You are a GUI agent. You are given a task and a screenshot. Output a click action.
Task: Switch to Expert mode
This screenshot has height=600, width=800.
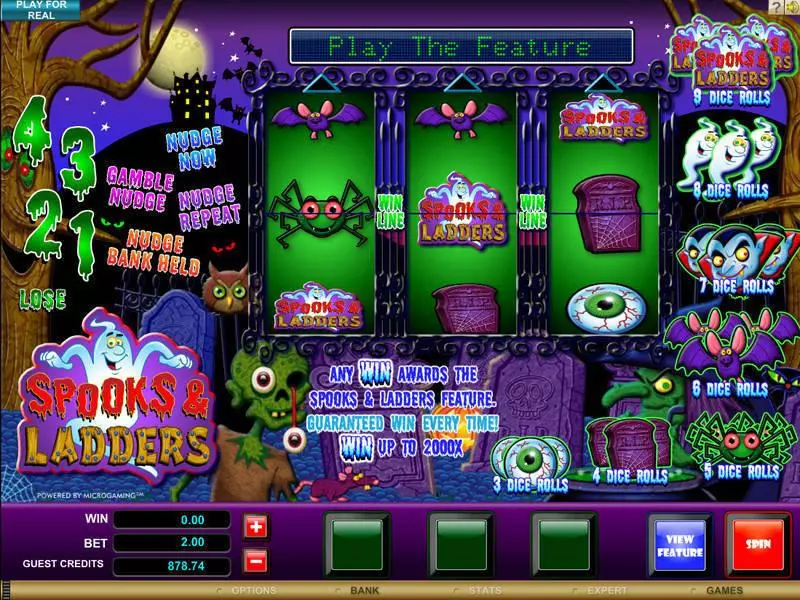[x=606, y=591]
